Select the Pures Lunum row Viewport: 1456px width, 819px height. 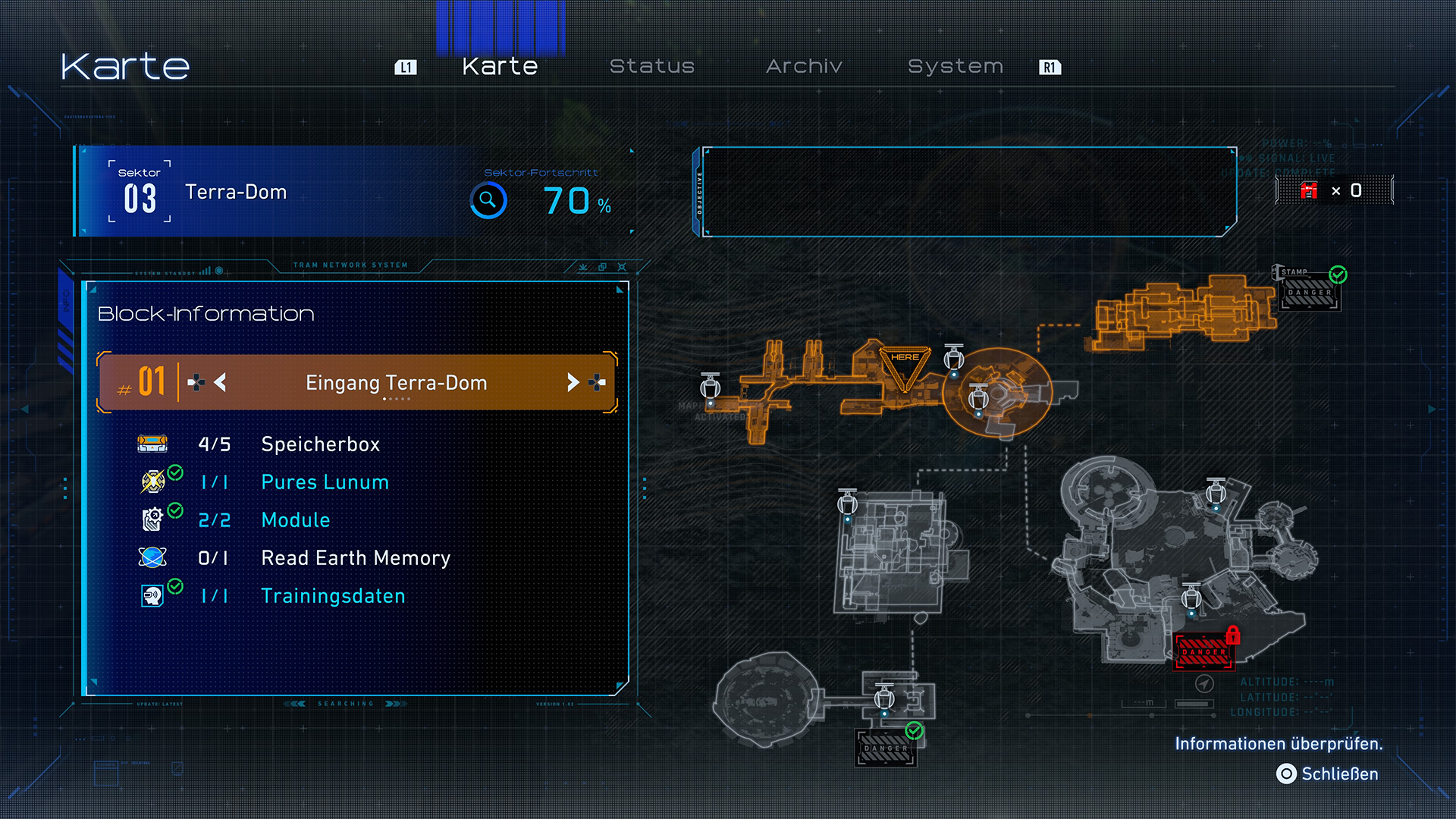point(325,482)
